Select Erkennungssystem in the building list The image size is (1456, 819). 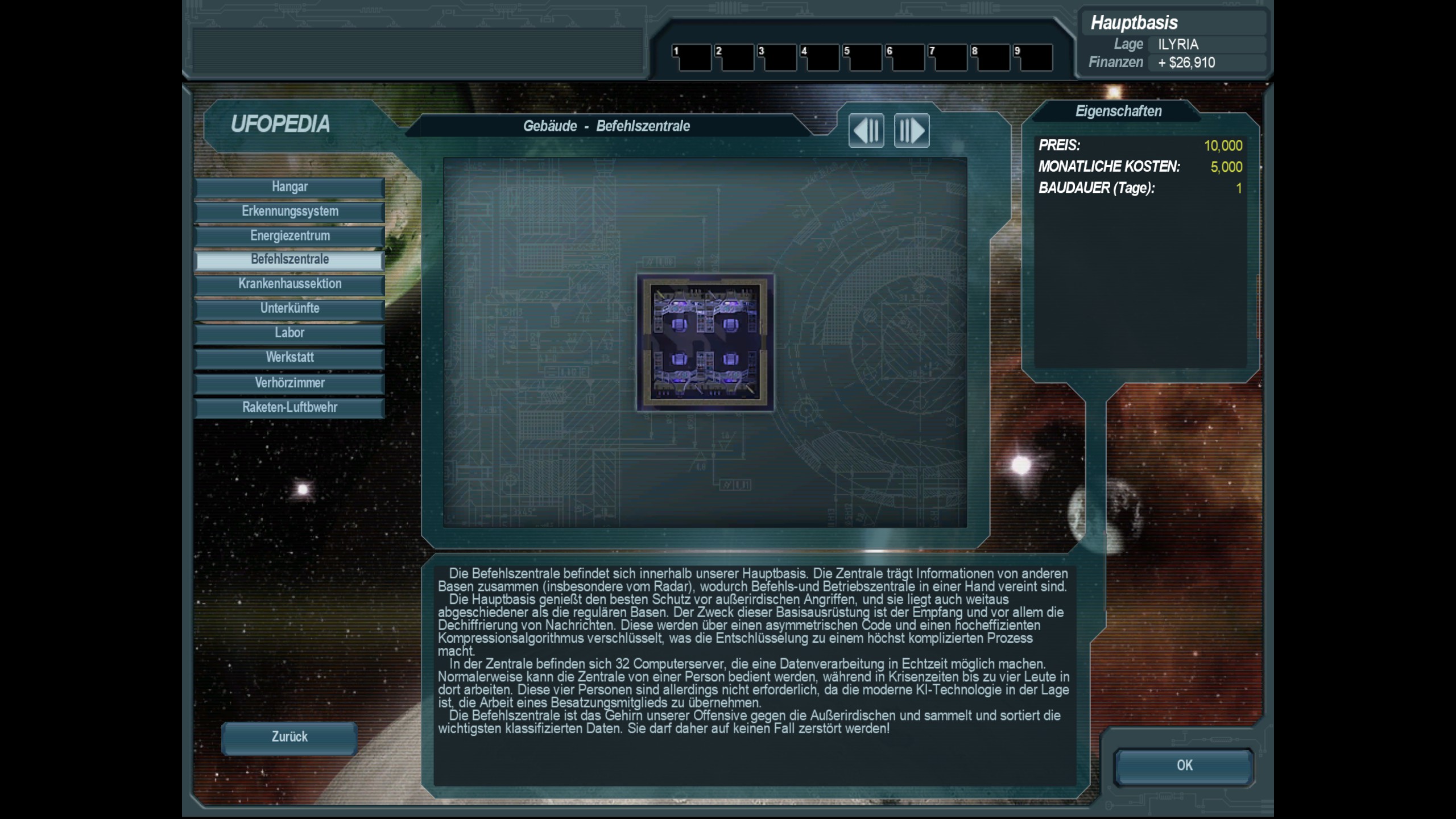[289, 212]
